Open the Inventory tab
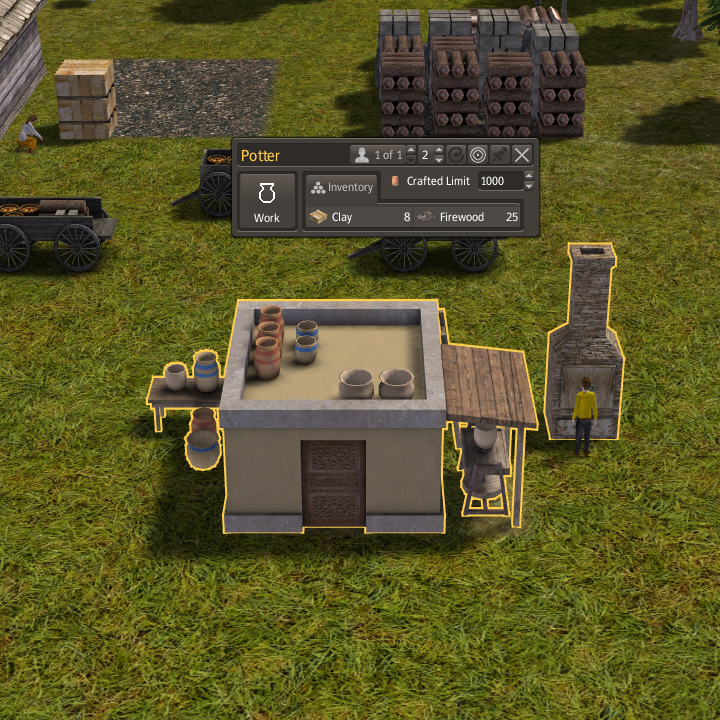The width and height of the screenshot is (720, 720). coord(342,187)
